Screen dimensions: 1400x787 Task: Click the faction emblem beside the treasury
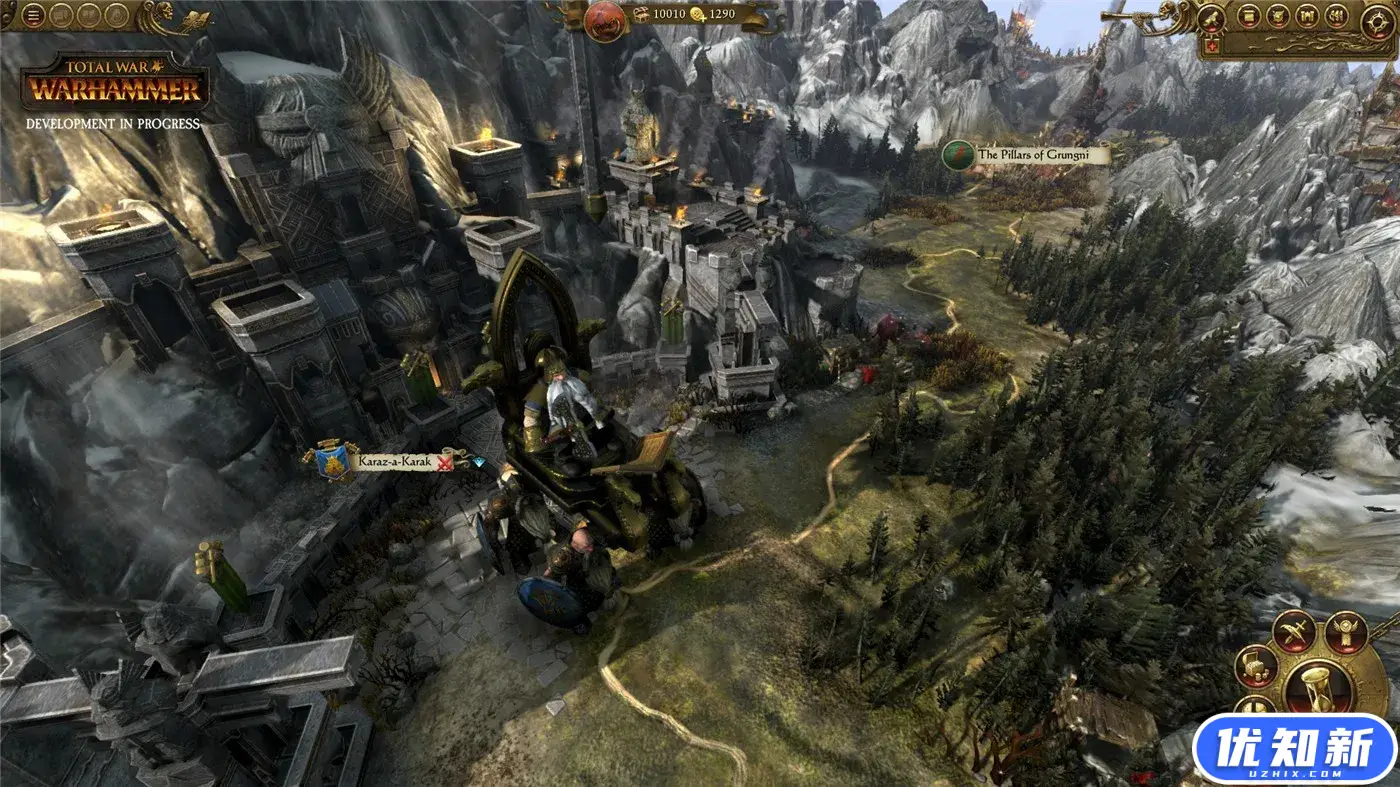point(605,21)
